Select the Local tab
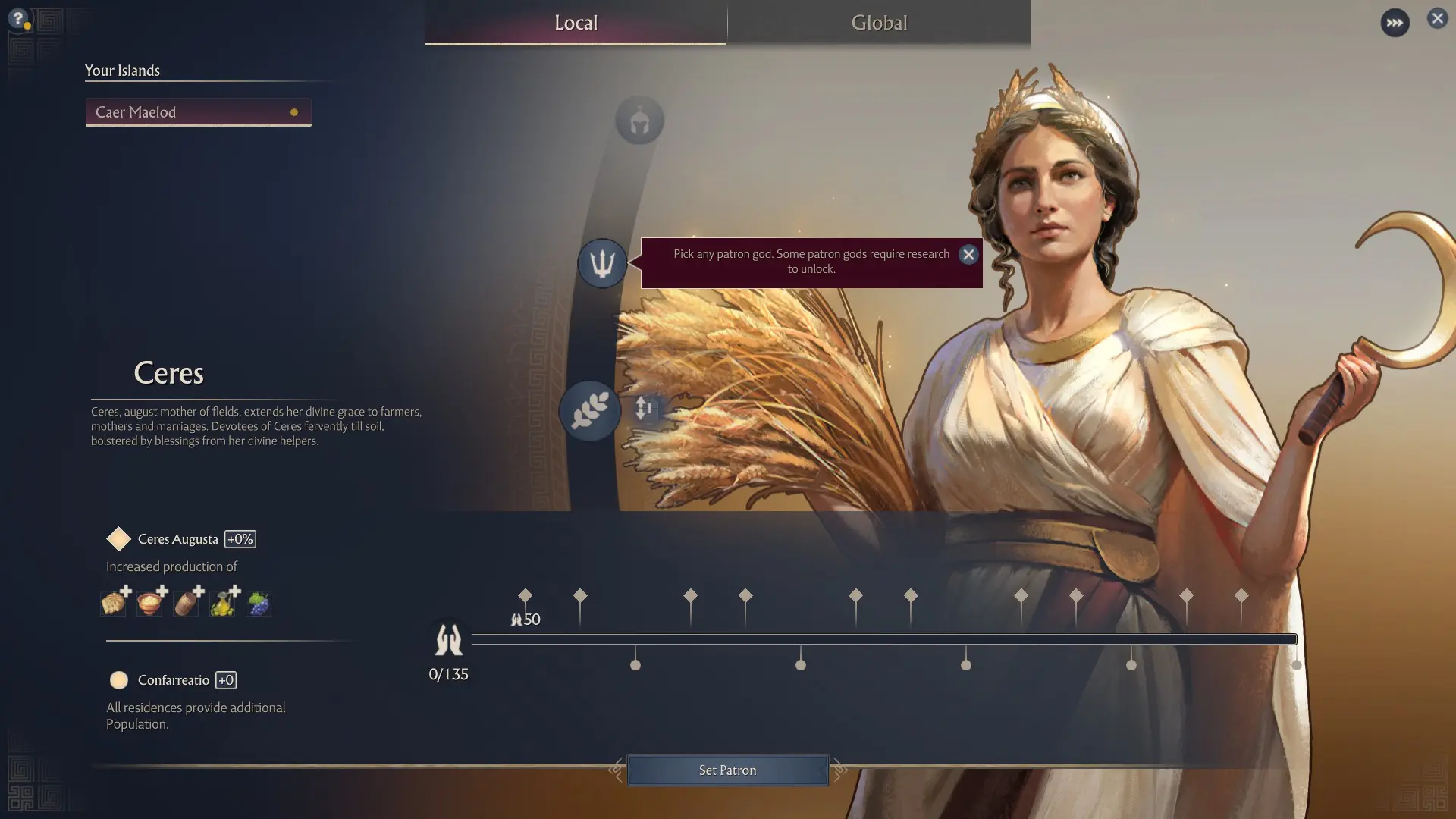Image resolution: width=1456 pixels, height=819 pixels. [x=576, y=23]
